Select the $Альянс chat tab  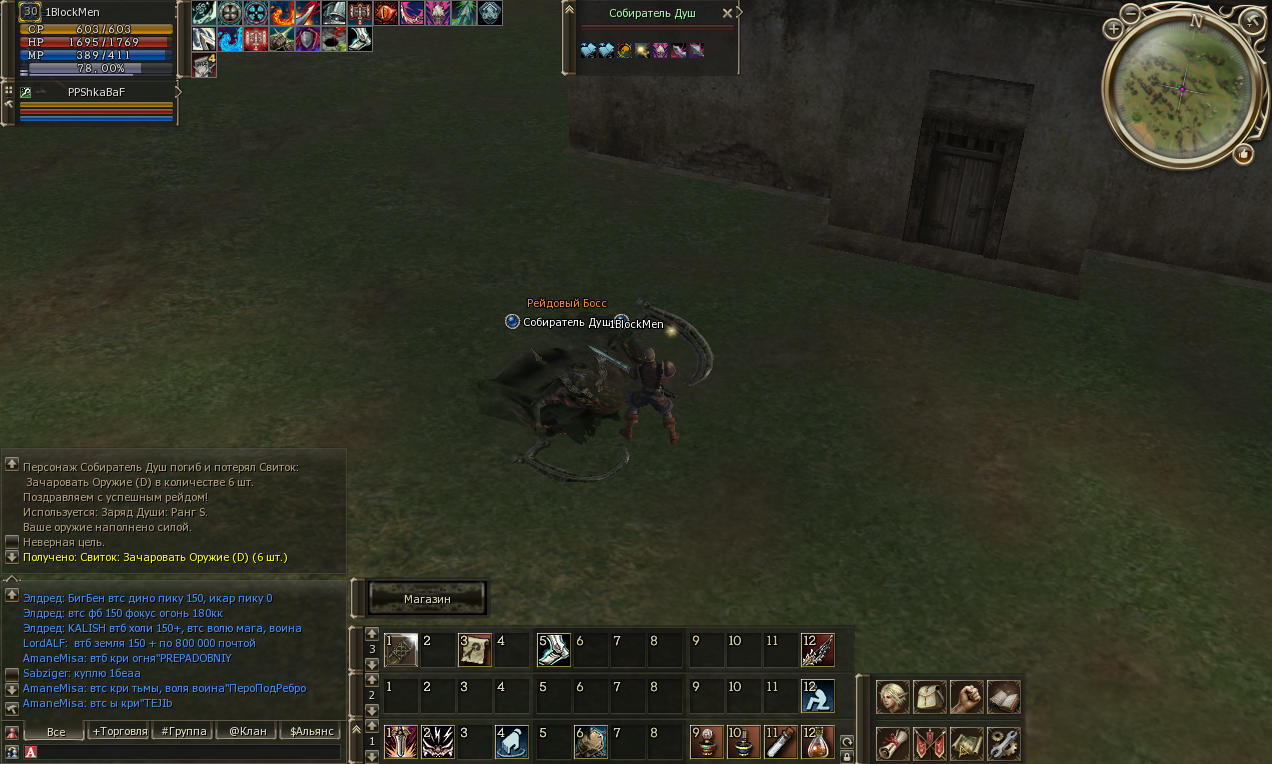tap(311, 731)
